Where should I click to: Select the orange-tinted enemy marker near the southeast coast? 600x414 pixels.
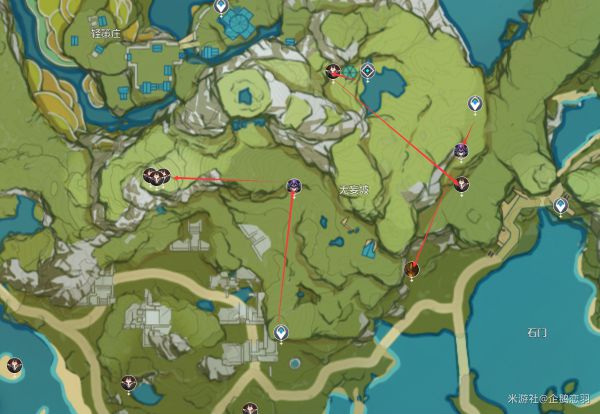coord(411,268)
